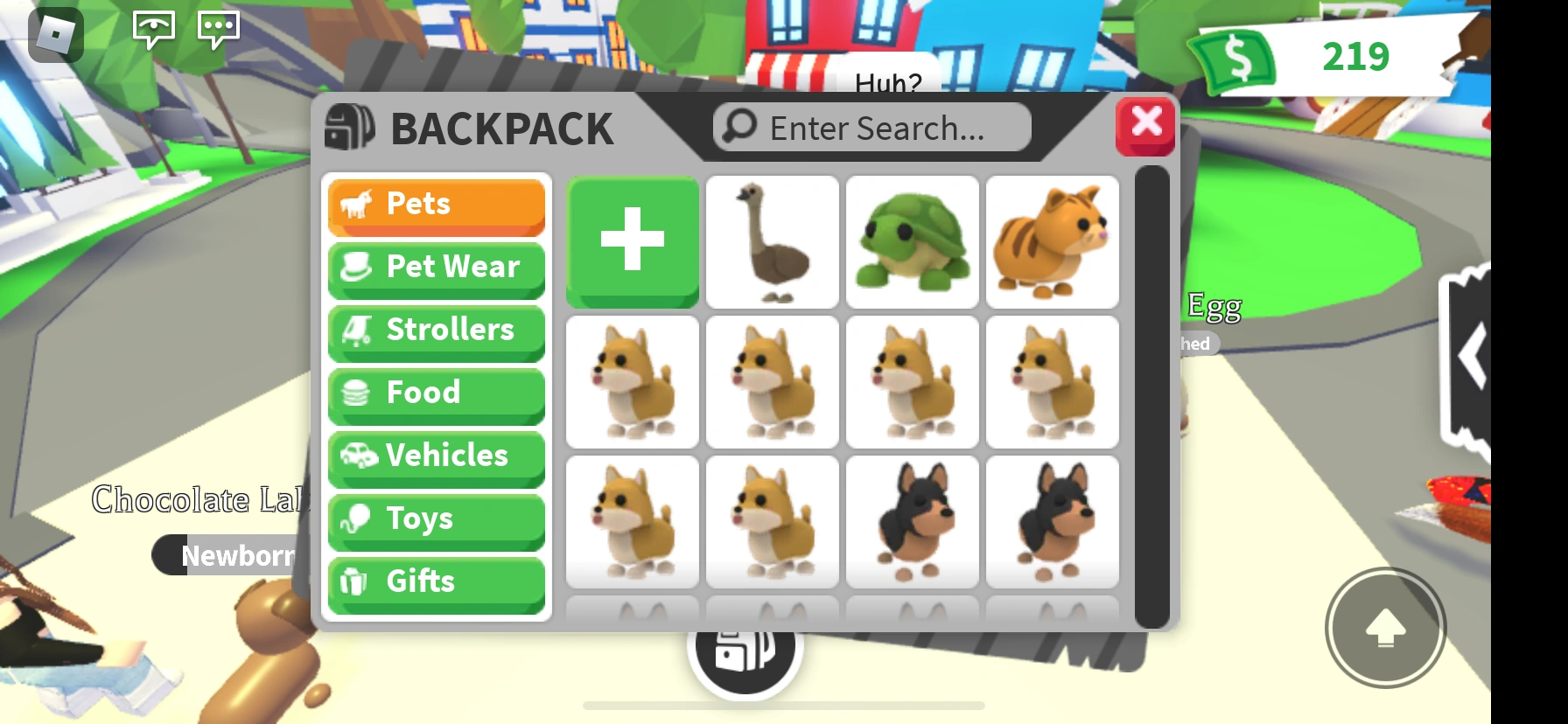1568x724 pixels.
Task: Open the Roblox menu icon
Action: pyautogui.click(x=54, y=33)
